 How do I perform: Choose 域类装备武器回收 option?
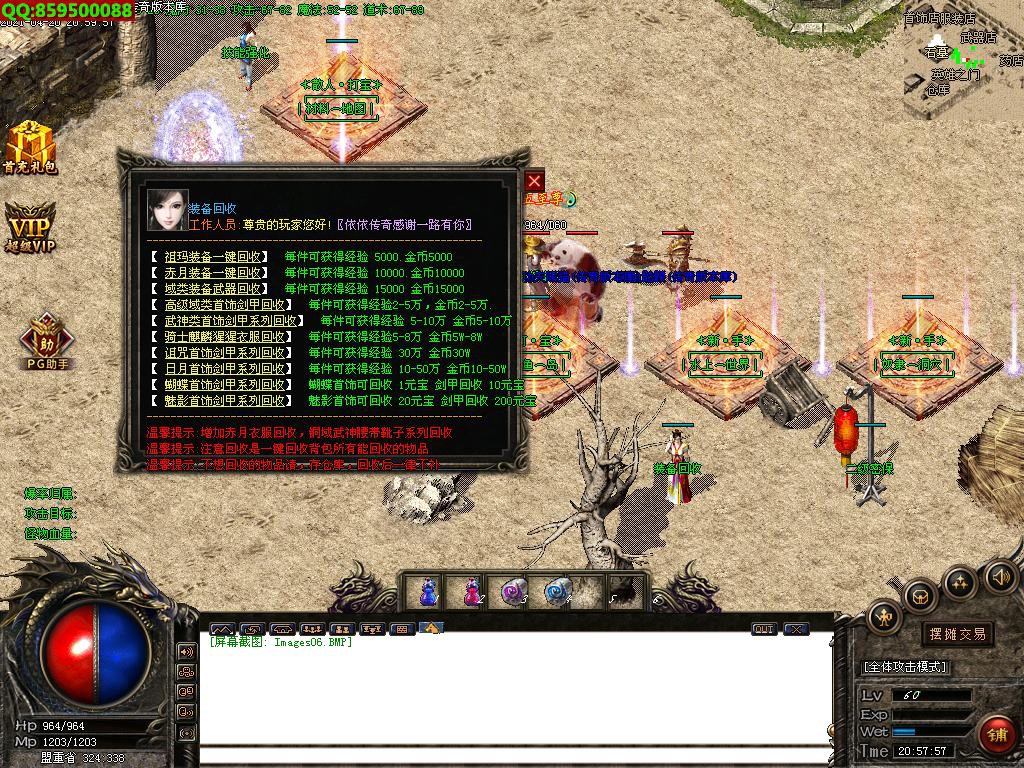(x=213, y=289)
